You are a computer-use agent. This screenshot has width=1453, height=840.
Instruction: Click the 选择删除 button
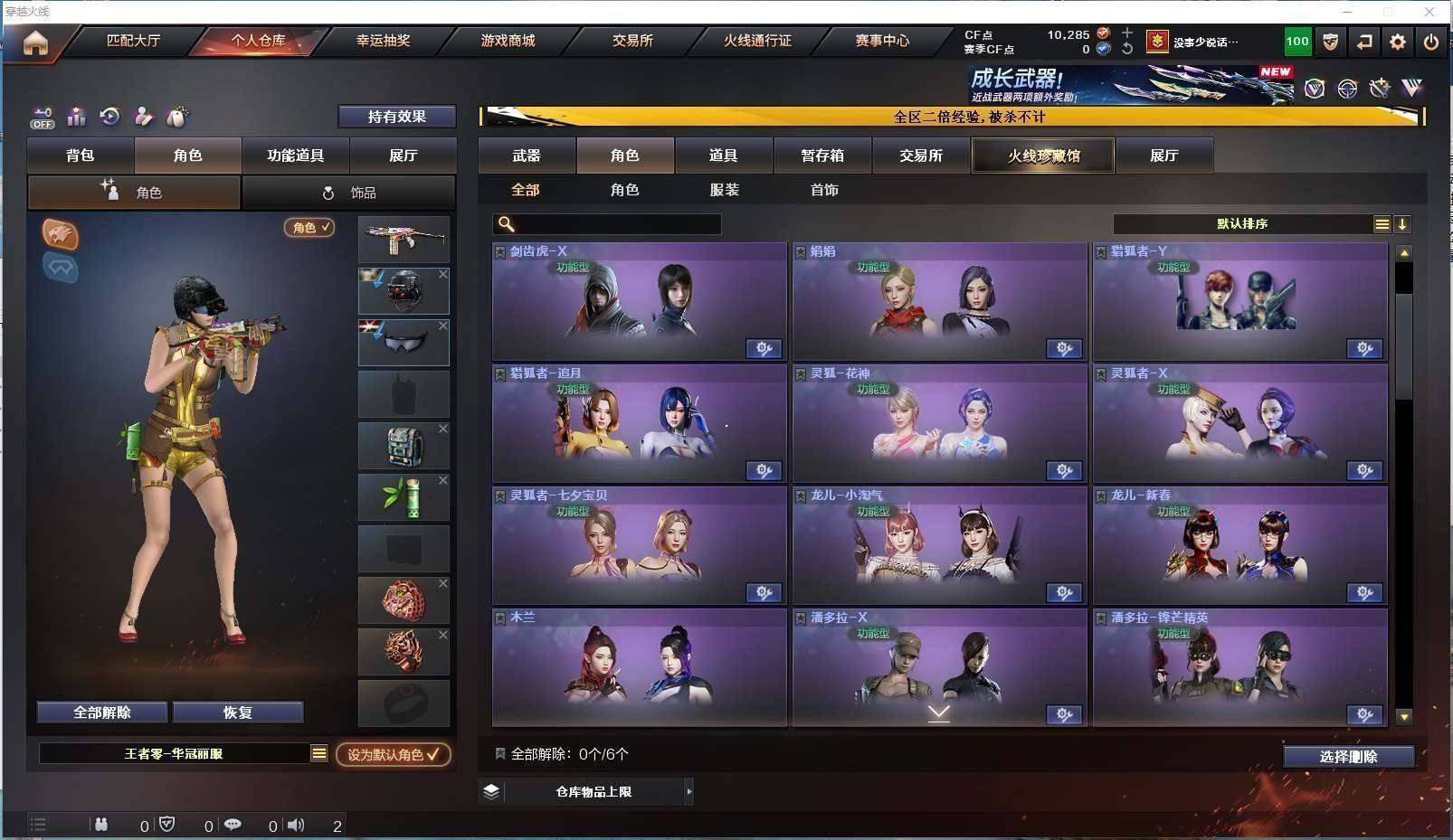pos(1348,757)
